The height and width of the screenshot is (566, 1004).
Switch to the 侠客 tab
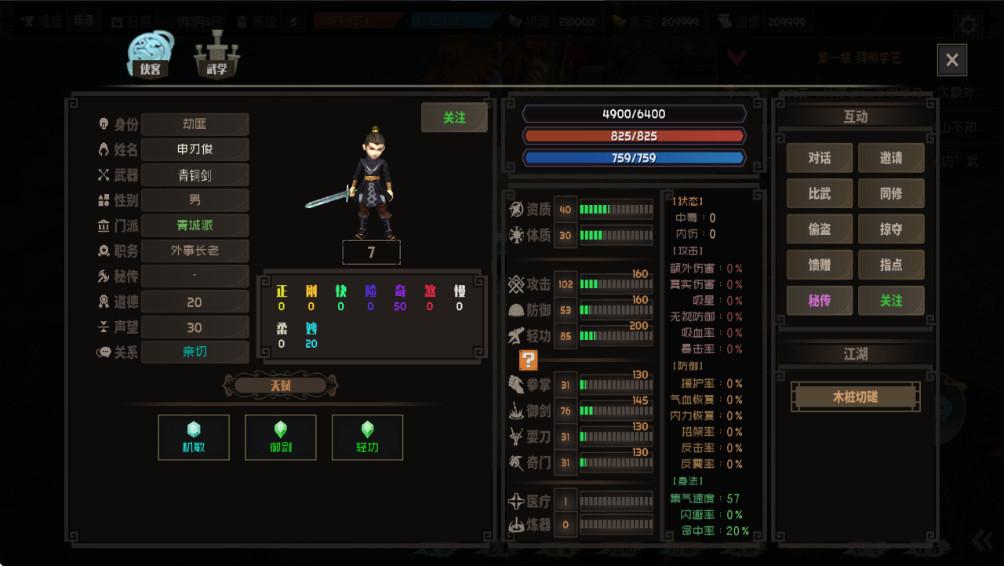(x=150, y=54)
